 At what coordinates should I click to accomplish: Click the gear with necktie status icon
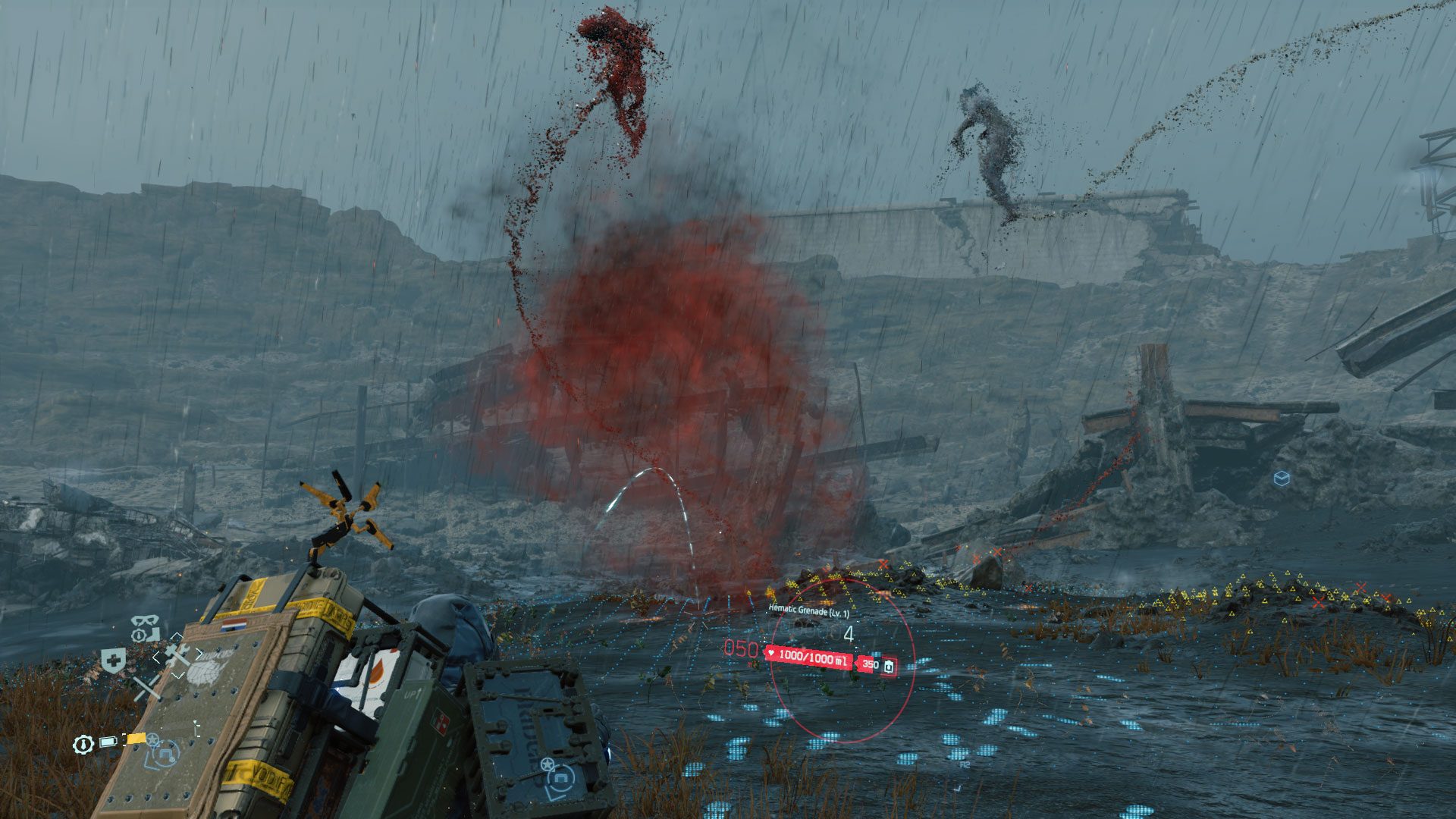[83, 745]
